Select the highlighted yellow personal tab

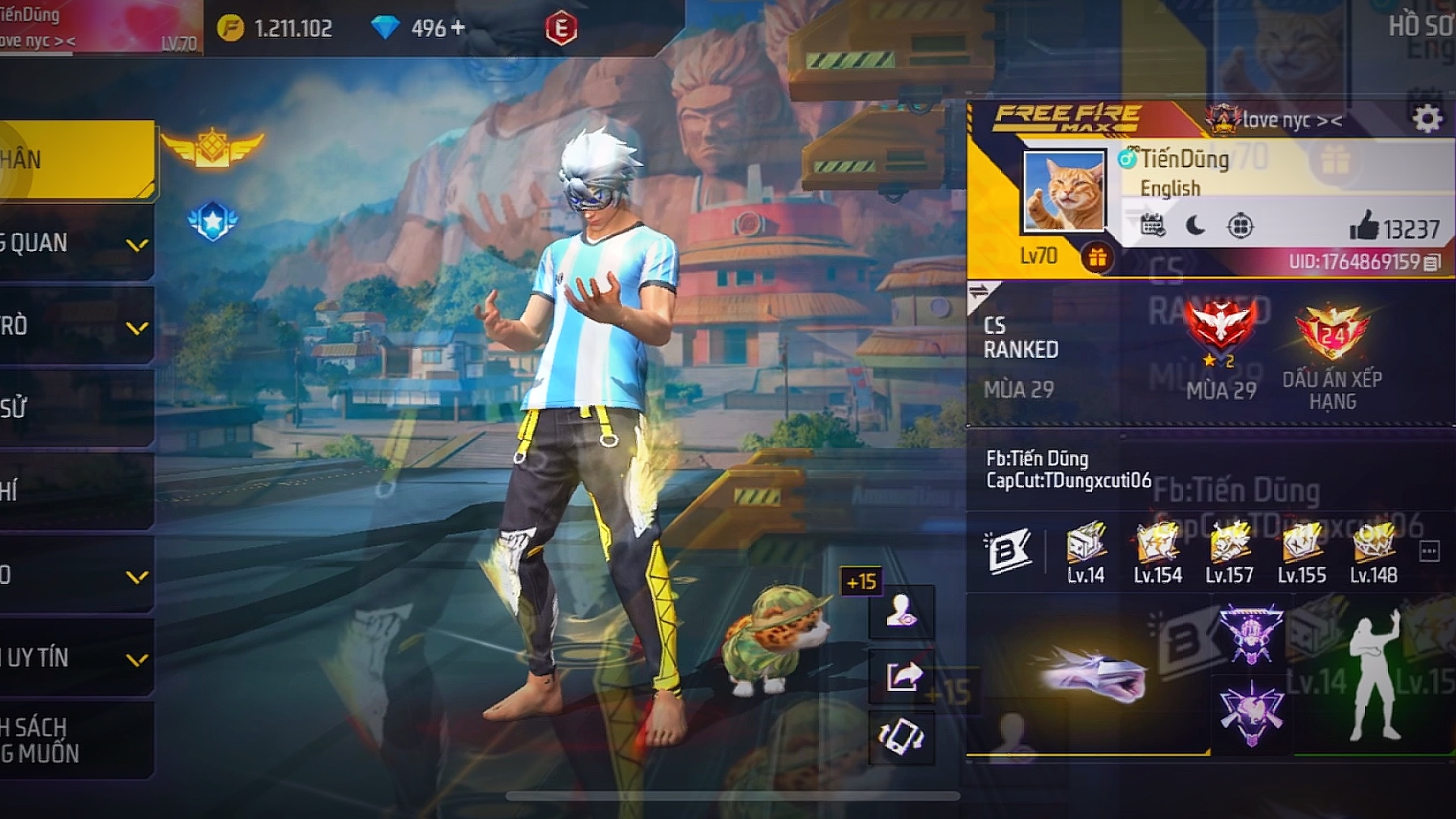(76, 160)
